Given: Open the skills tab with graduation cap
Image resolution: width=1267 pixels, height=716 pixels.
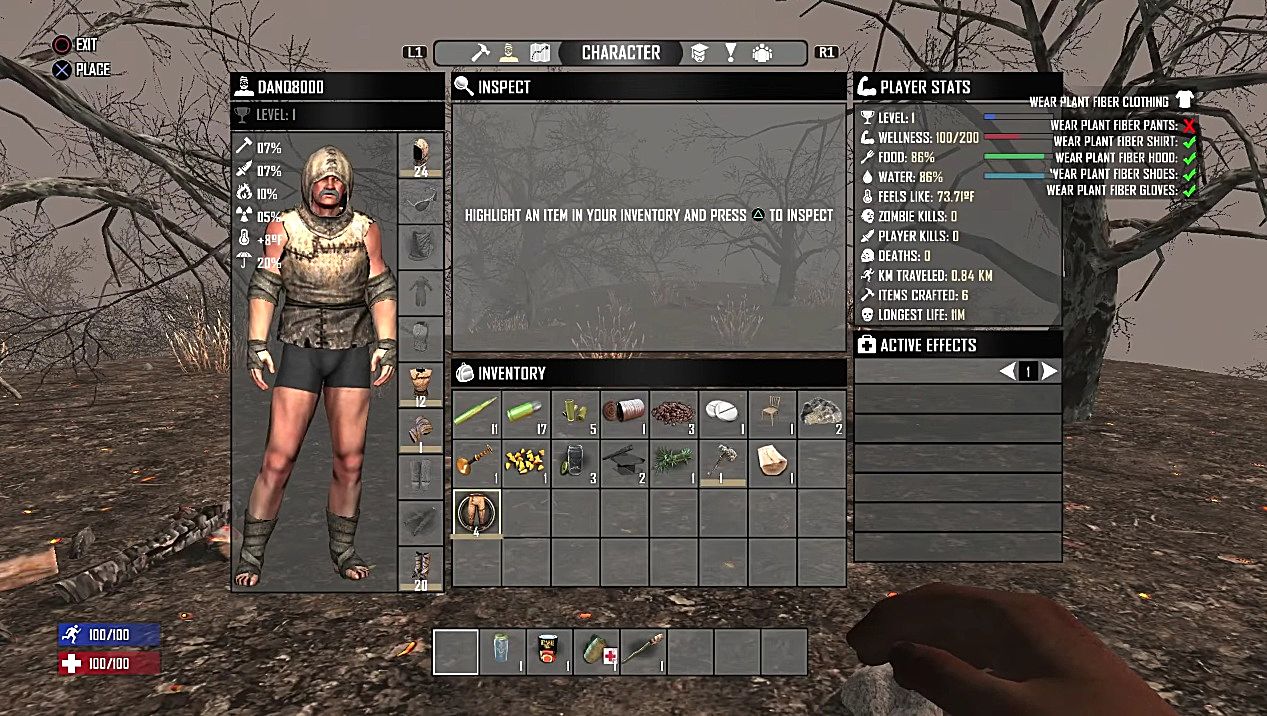Looking at the screenshot, I should [x=700, y=53].
